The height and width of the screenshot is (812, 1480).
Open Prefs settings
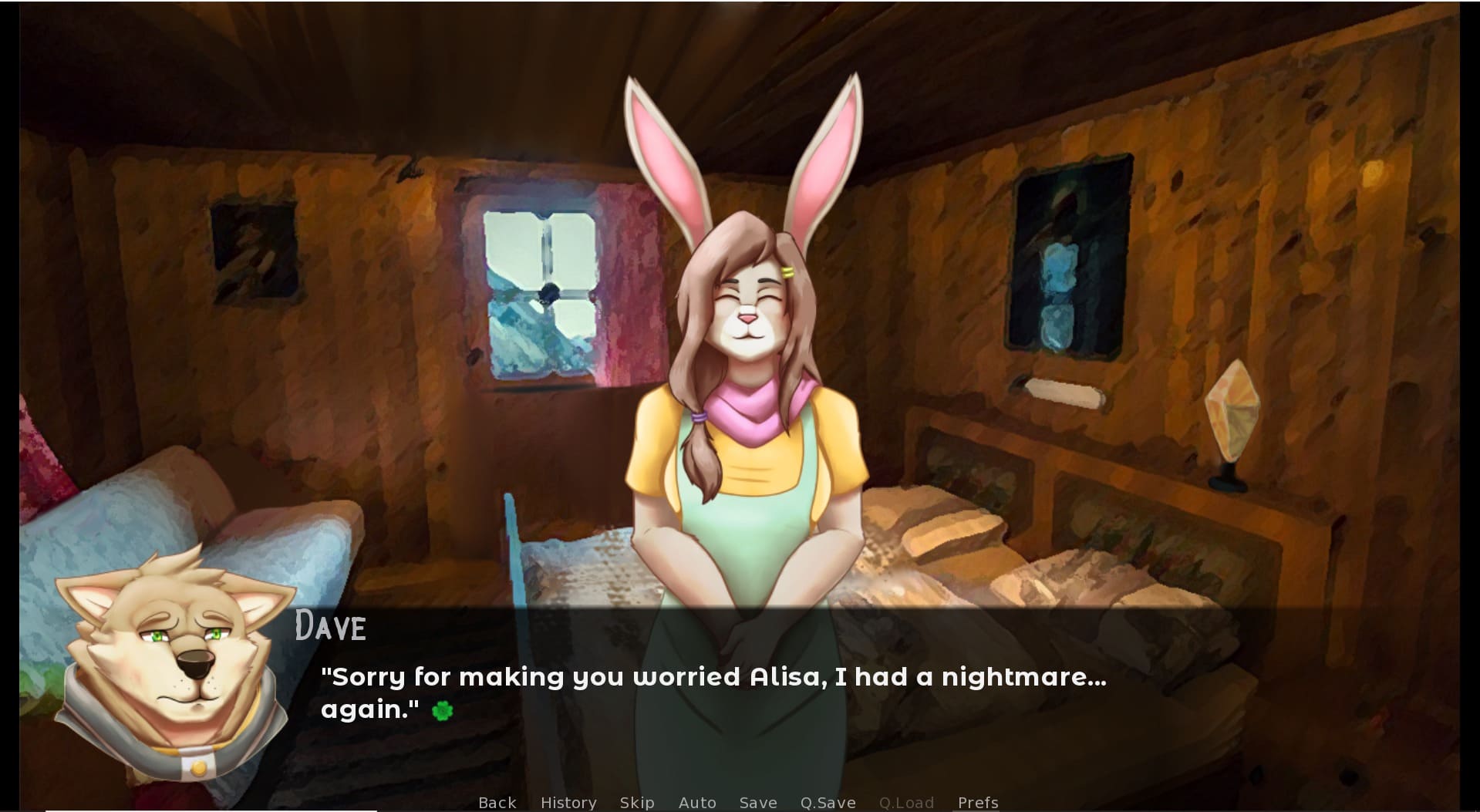978,803
